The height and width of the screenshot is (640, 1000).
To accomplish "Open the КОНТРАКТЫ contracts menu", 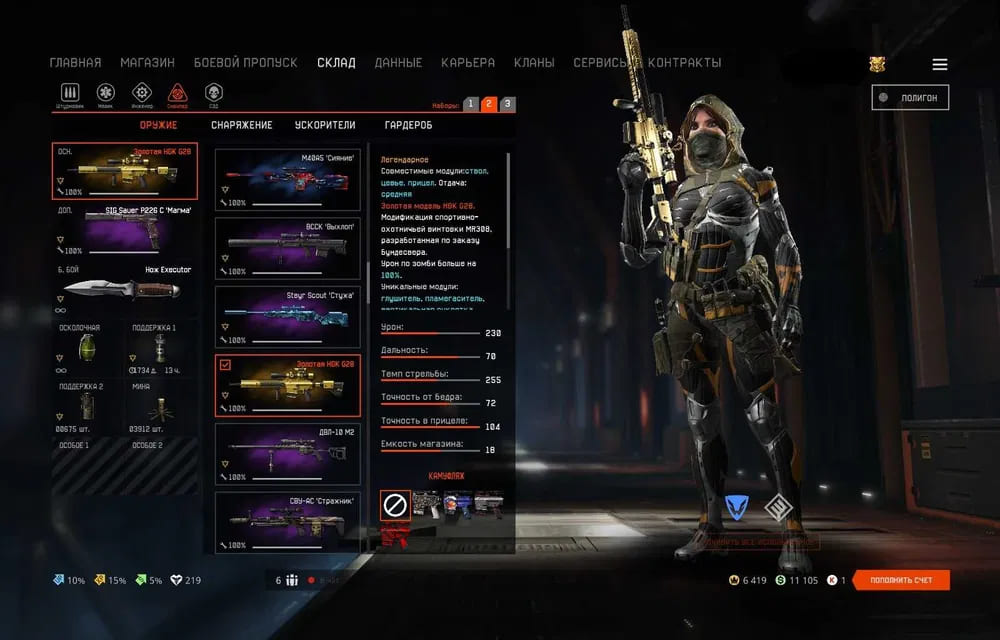I will (x=683, y=62).
